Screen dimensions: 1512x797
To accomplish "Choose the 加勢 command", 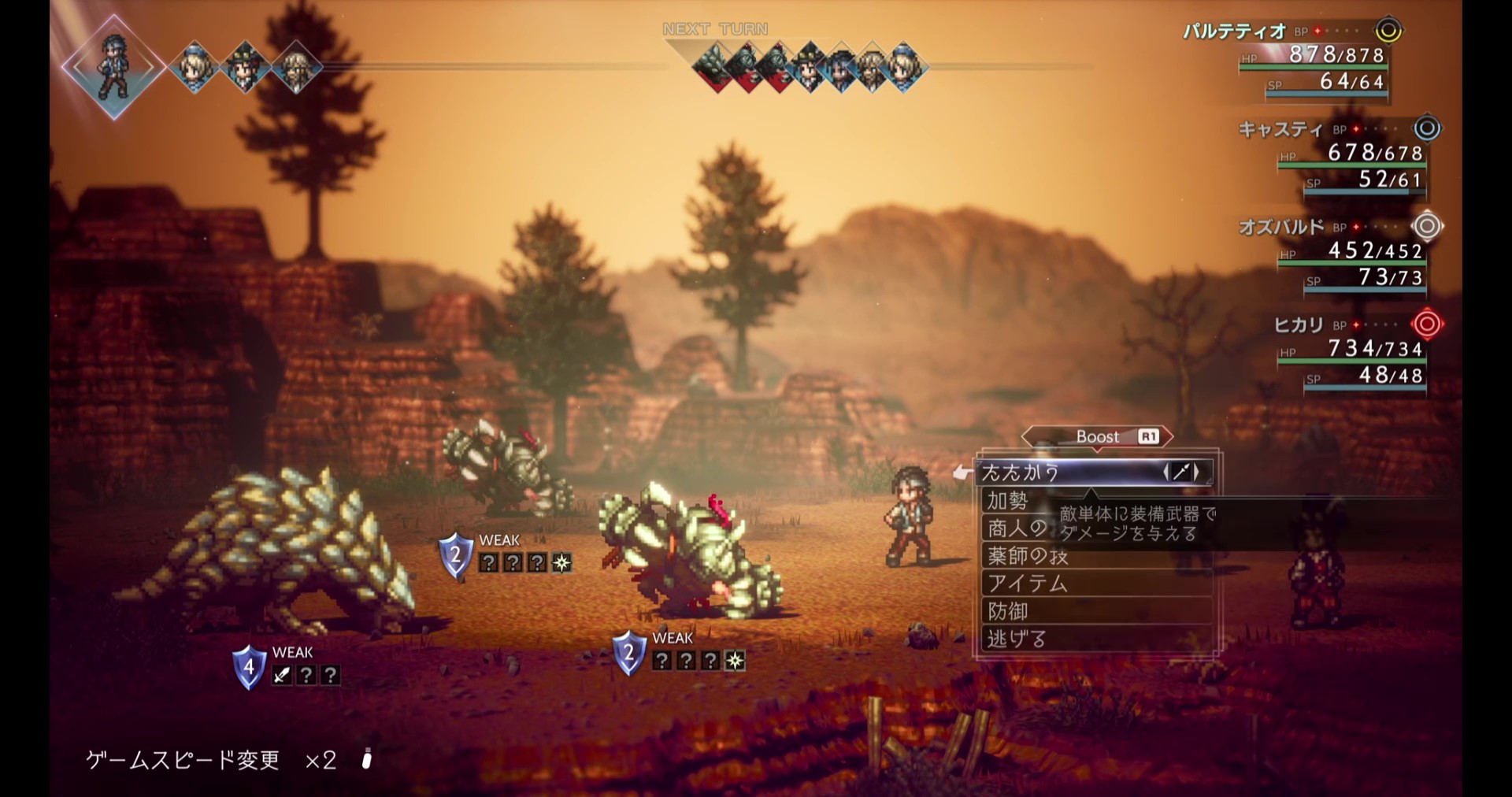I will pyautogui.click(x=1009, y=501).
